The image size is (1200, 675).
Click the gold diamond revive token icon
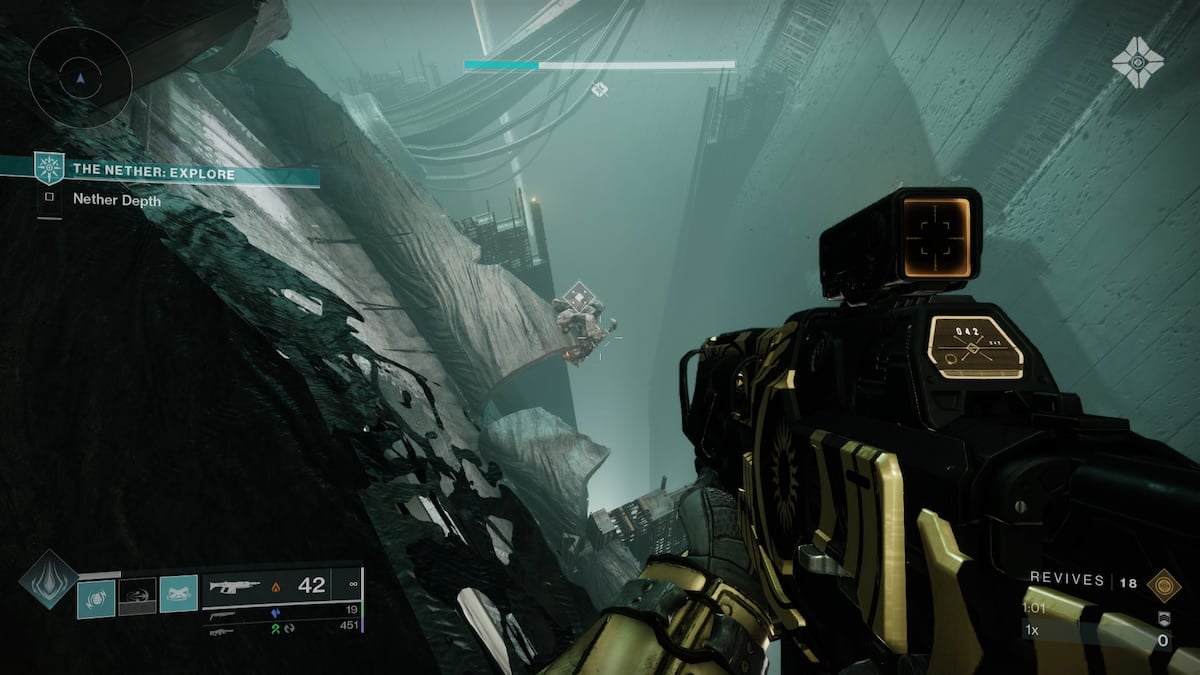click(1162, 582)
